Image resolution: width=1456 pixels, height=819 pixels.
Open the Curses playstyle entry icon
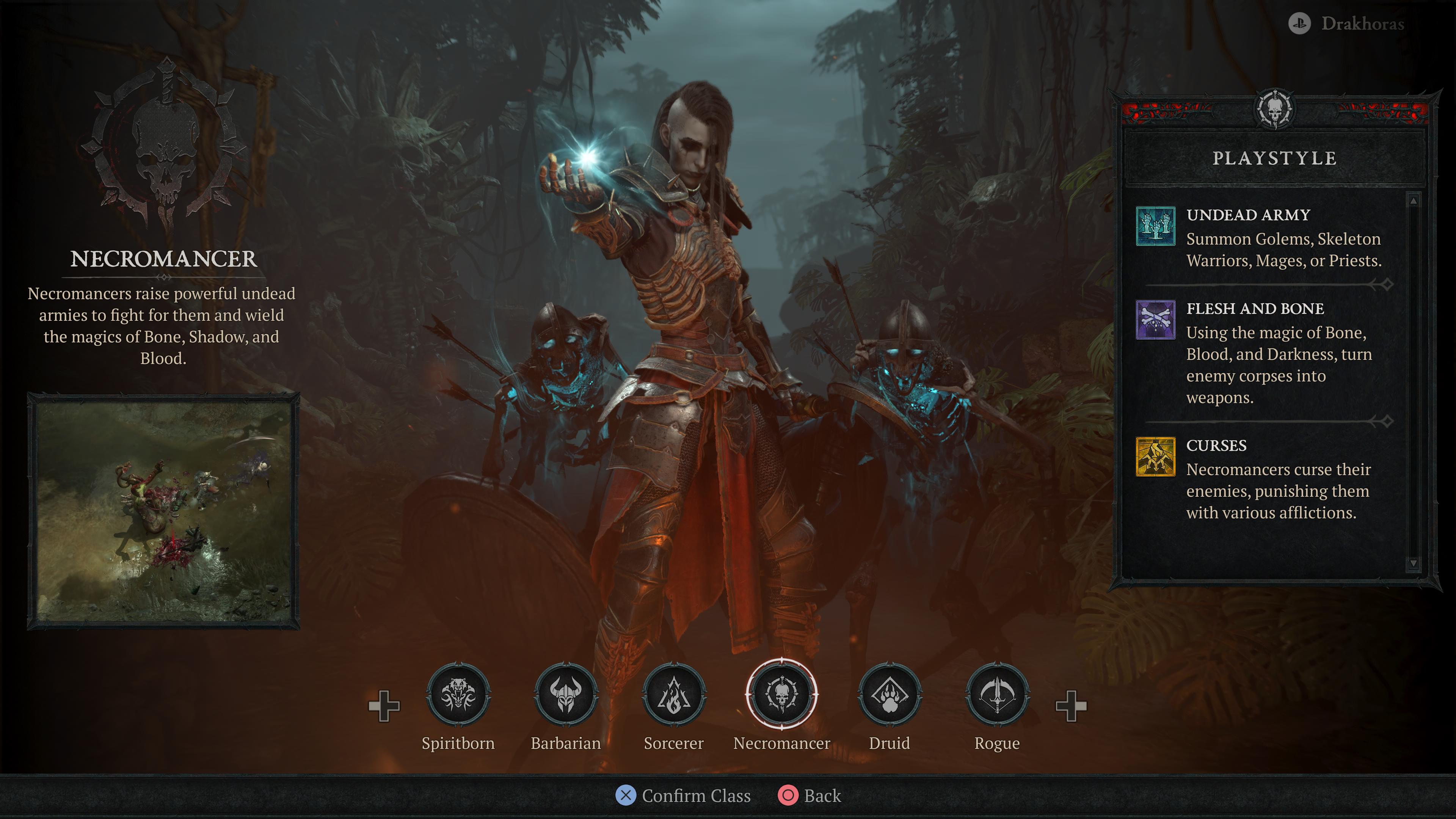click(x=1155, y=457)
